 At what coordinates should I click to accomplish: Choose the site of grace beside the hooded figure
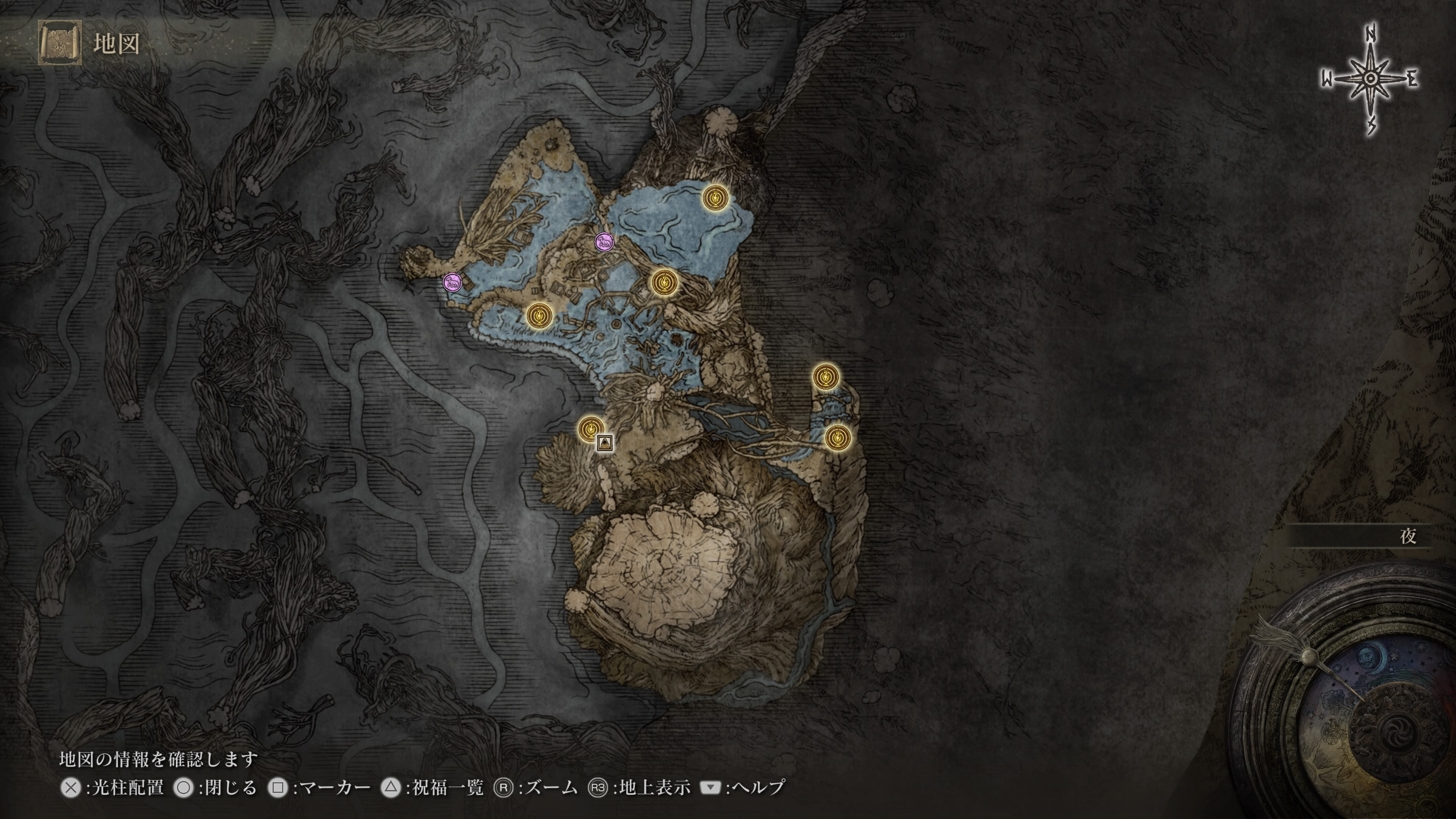tap(590, 428)
